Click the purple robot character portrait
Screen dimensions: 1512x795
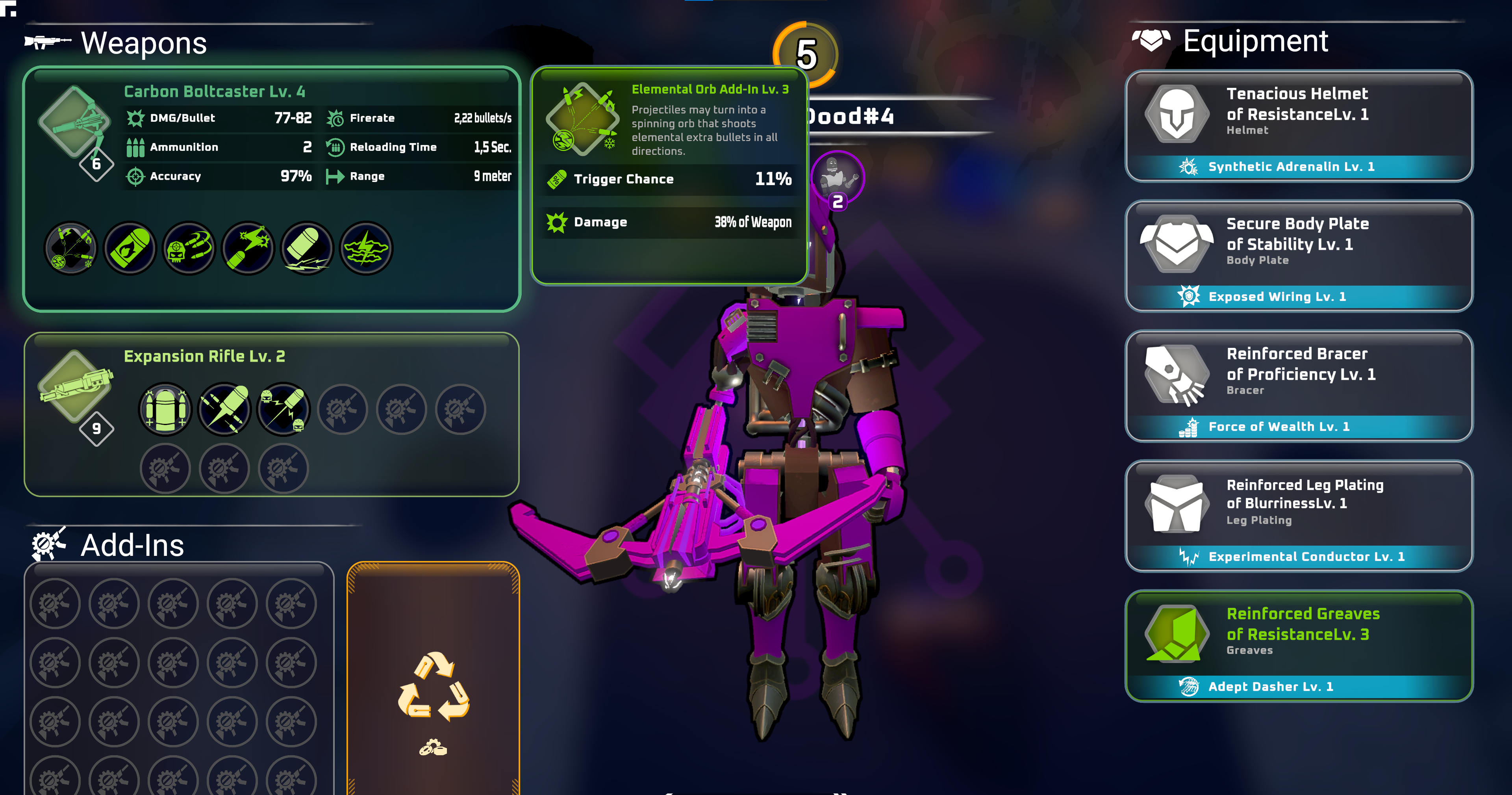pyautogui.click(x=837, y=176)
